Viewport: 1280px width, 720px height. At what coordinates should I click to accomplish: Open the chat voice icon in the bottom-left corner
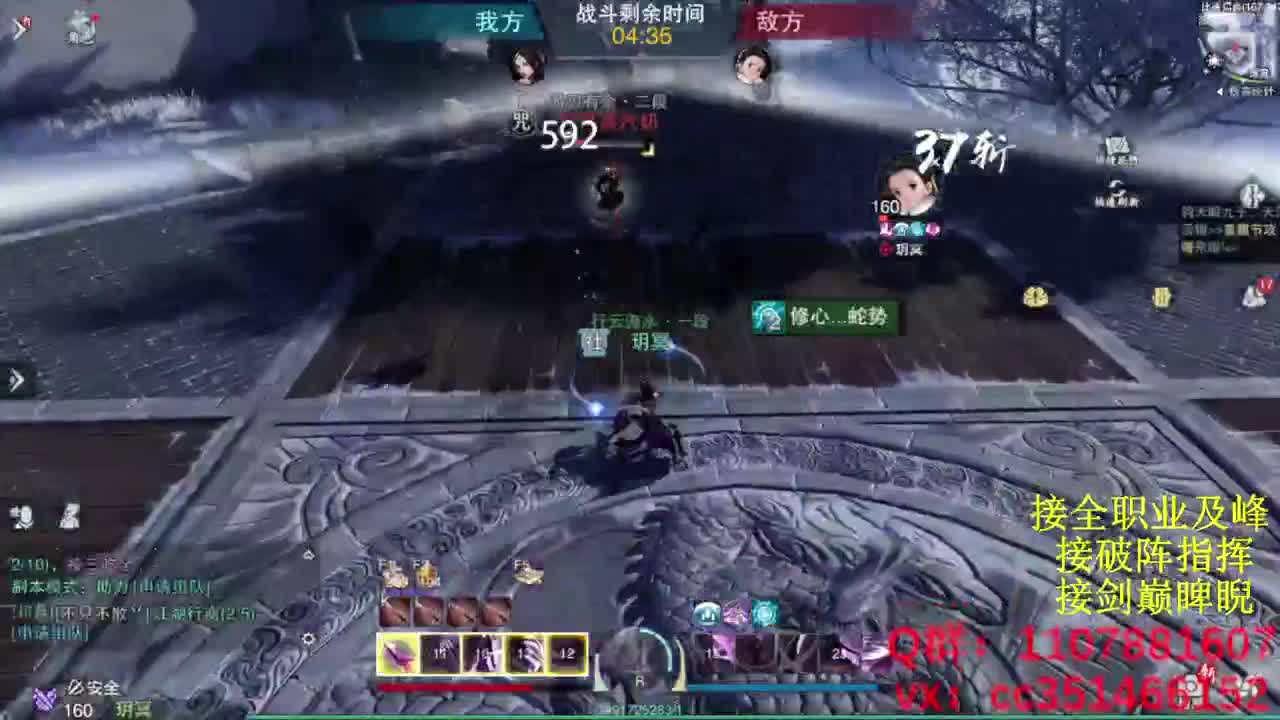click(20, 514)
